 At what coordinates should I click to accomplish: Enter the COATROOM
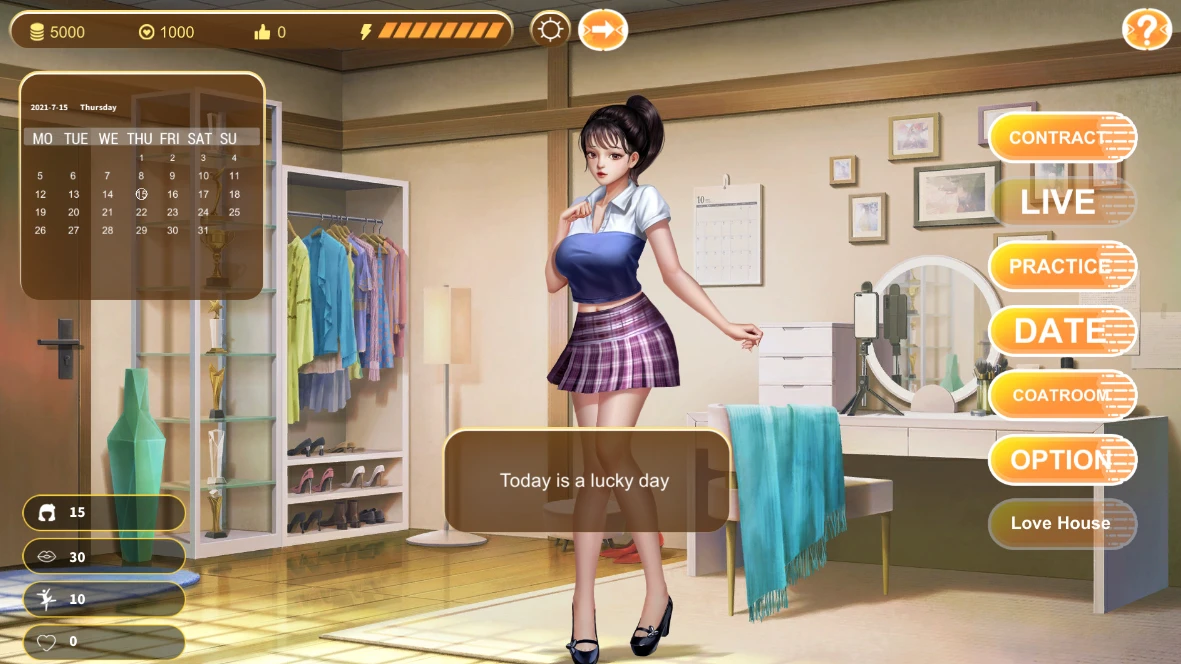pos(1062,395)
